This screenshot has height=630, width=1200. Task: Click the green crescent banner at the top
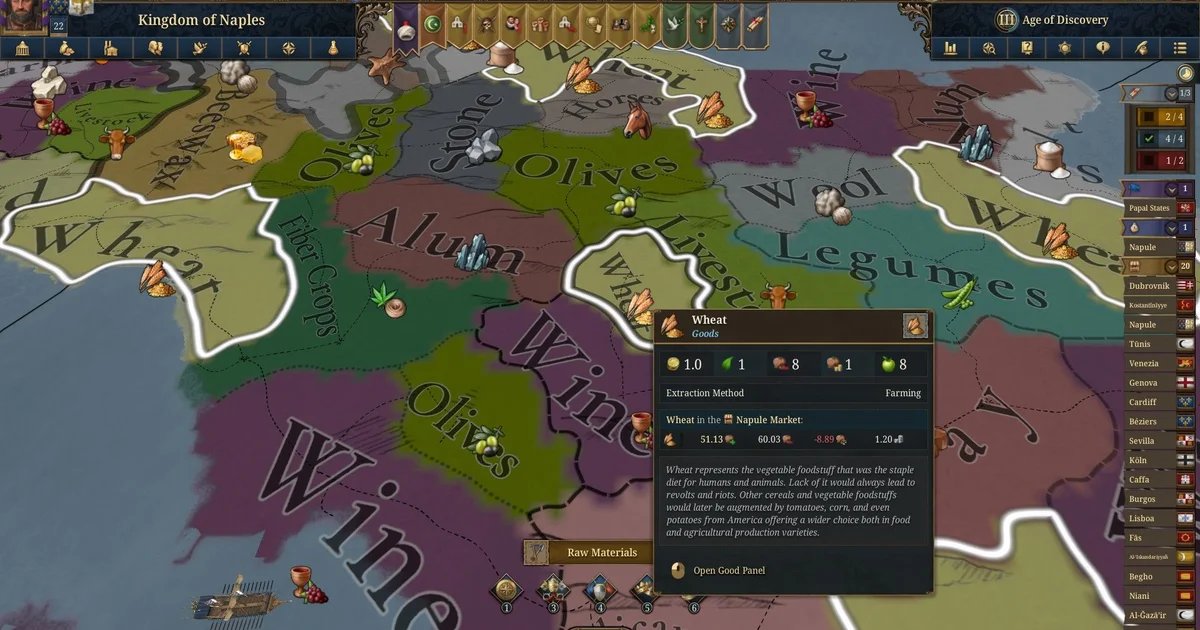433,24
